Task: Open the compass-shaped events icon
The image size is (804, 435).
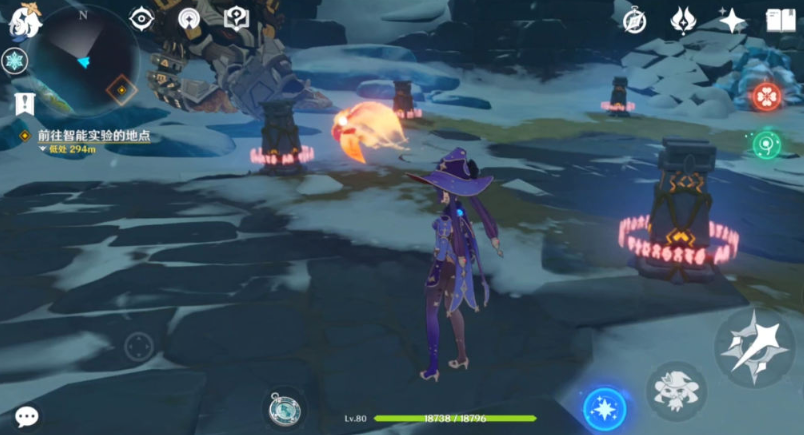Action: click(x=634, y=21)
